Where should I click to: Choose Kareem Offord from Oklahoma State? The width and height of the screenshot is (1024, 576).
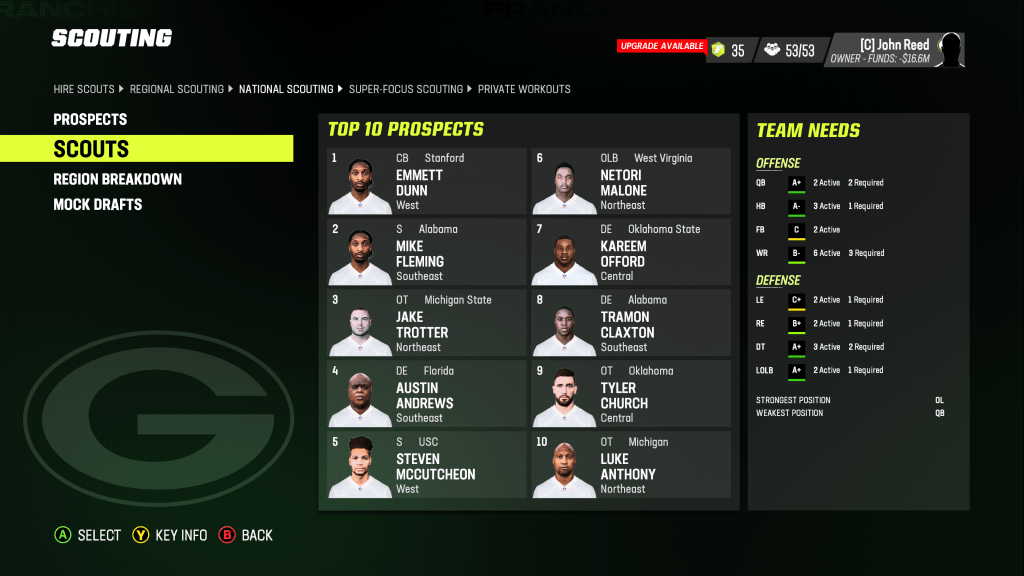click(631, 252)
